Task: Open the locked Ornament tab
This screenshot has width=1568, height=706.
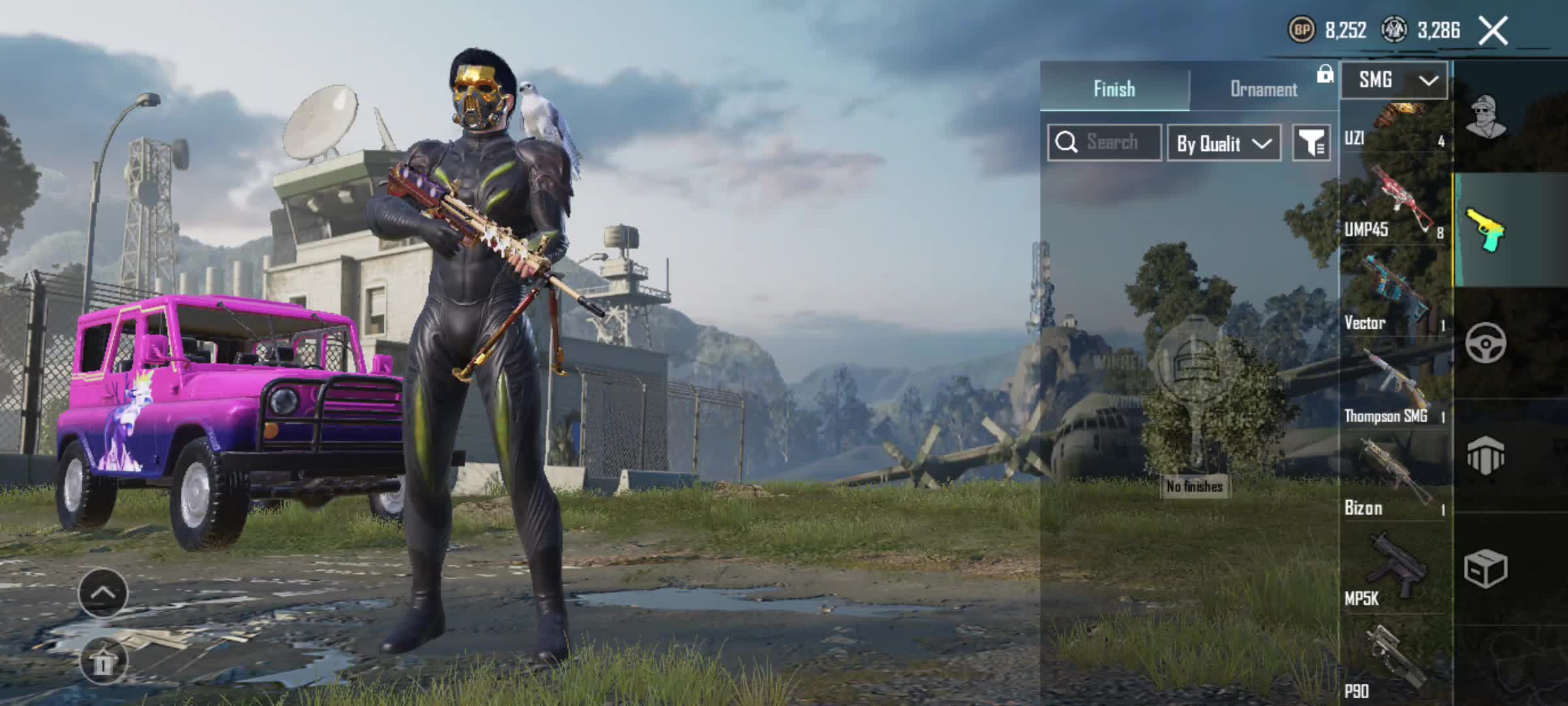Action: (1264, 89)
